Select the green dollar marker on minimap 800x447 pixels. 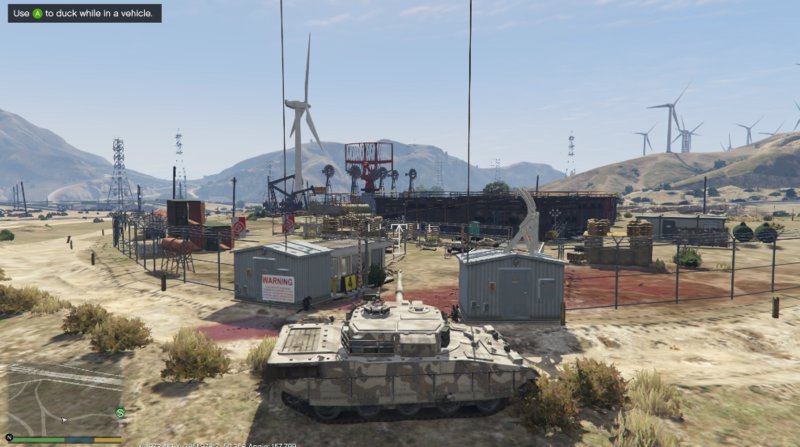120,412
